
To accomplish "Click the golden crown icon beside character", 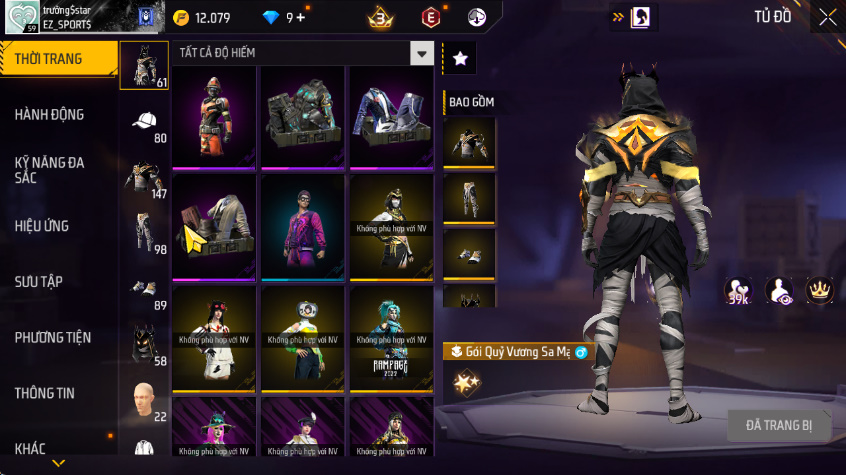I will [x=820, y=290].
